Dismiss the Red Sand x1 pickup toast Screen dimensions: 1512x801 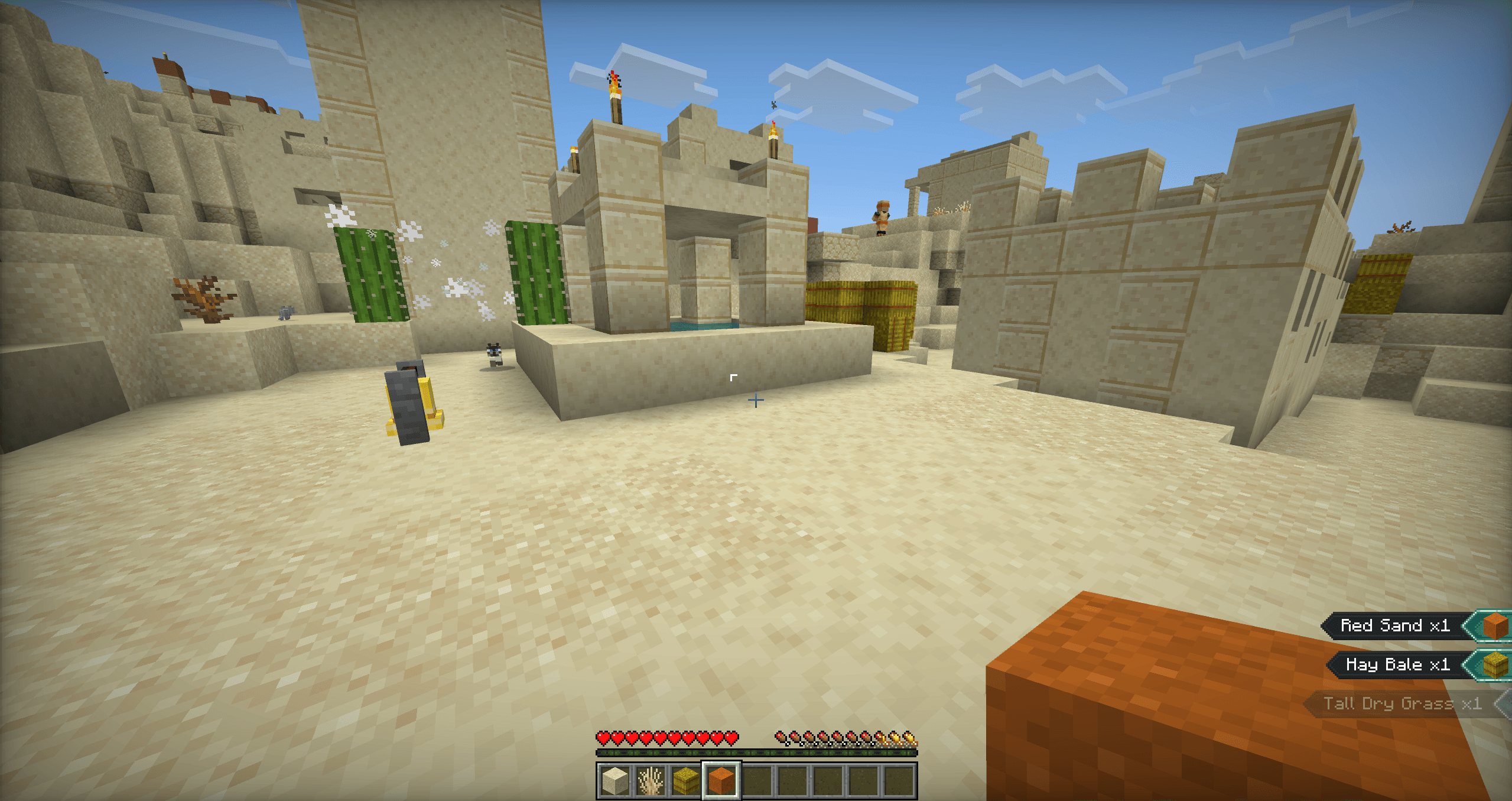tap(1394, 625)
